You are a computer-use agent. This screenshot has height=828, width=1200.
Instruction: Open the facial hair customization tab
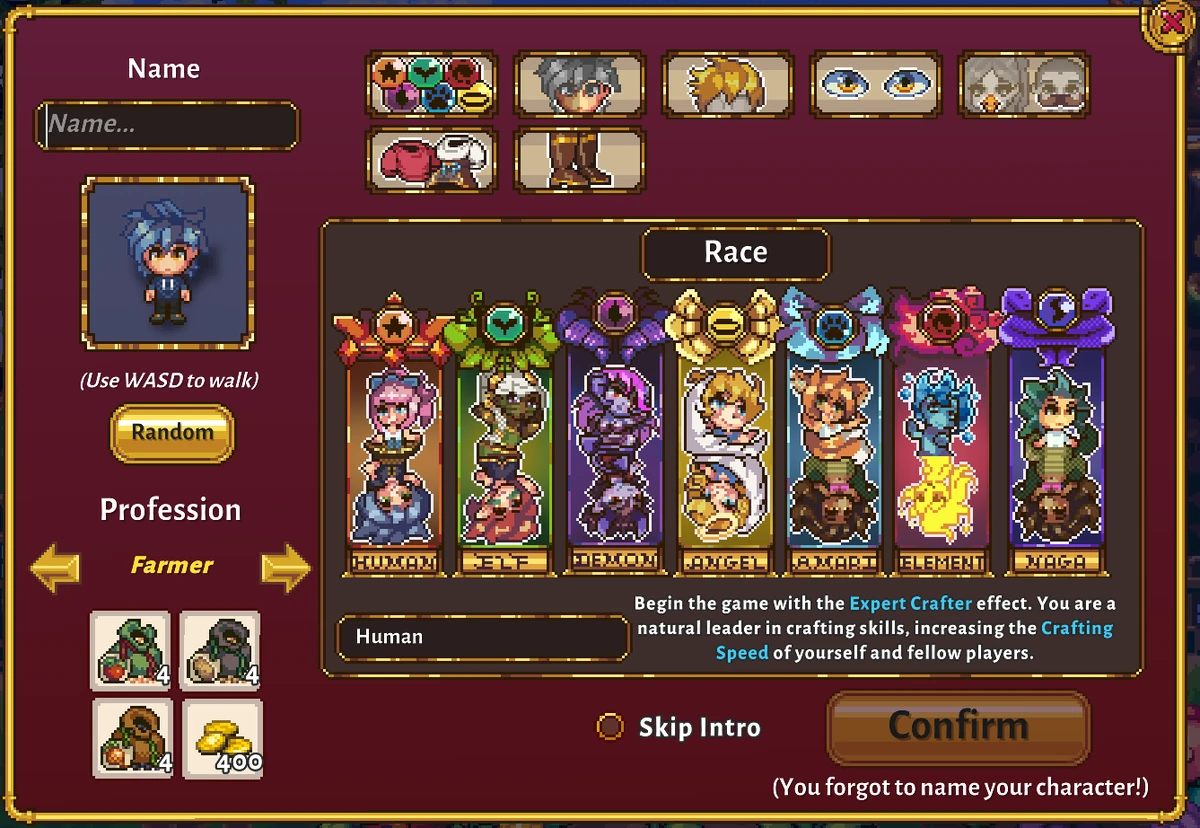tap(1024, 85)
